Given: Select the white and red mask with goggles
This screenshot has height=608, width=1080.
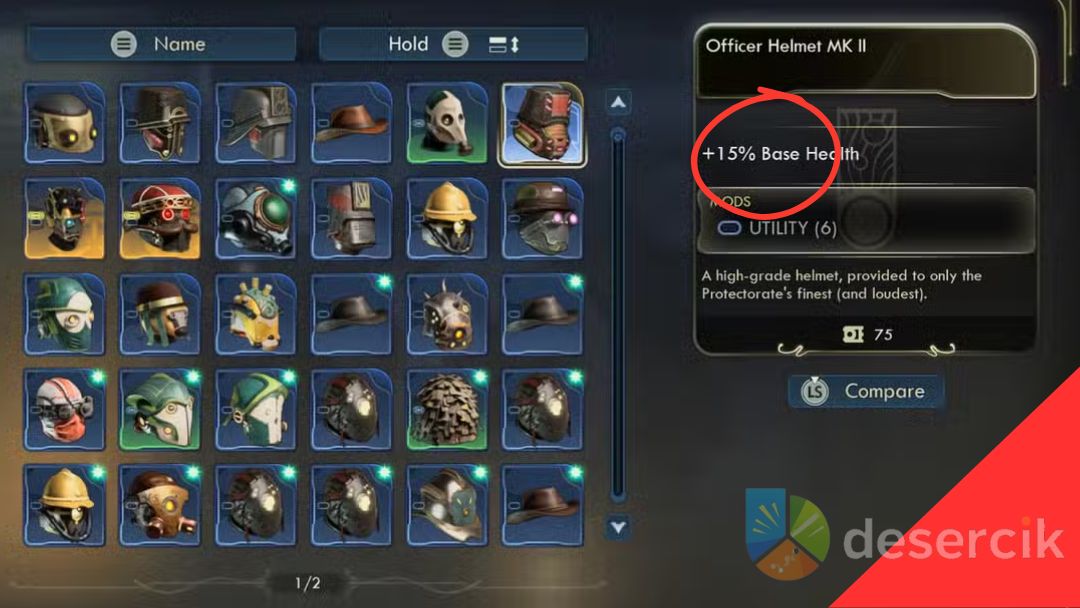Looking at the screenshot, I should (64, 408).
